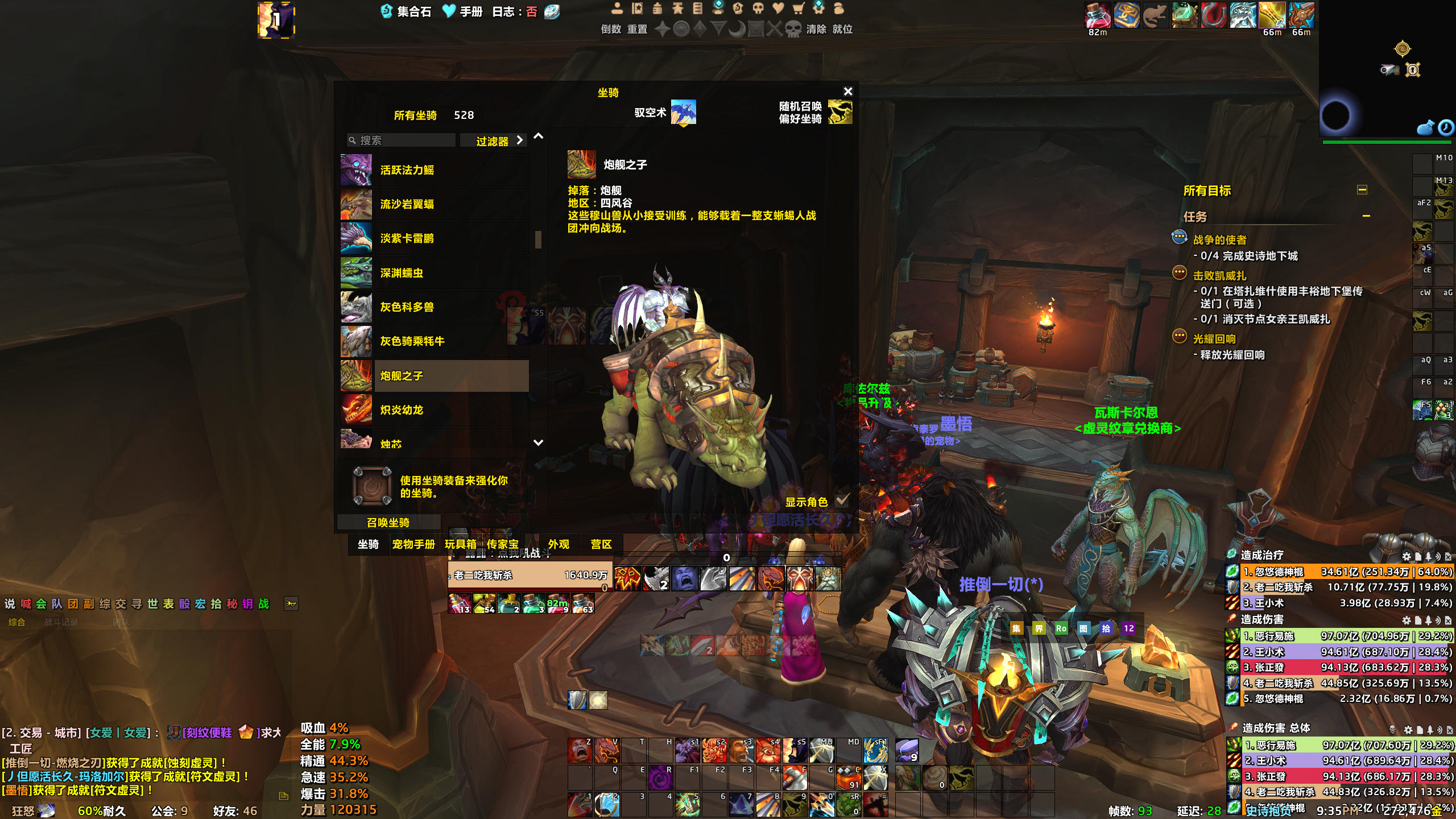Viewport: 1456px width, 819px height.
Task: Click the 战争的使者 quest entry
Action: coord(1219,240)
